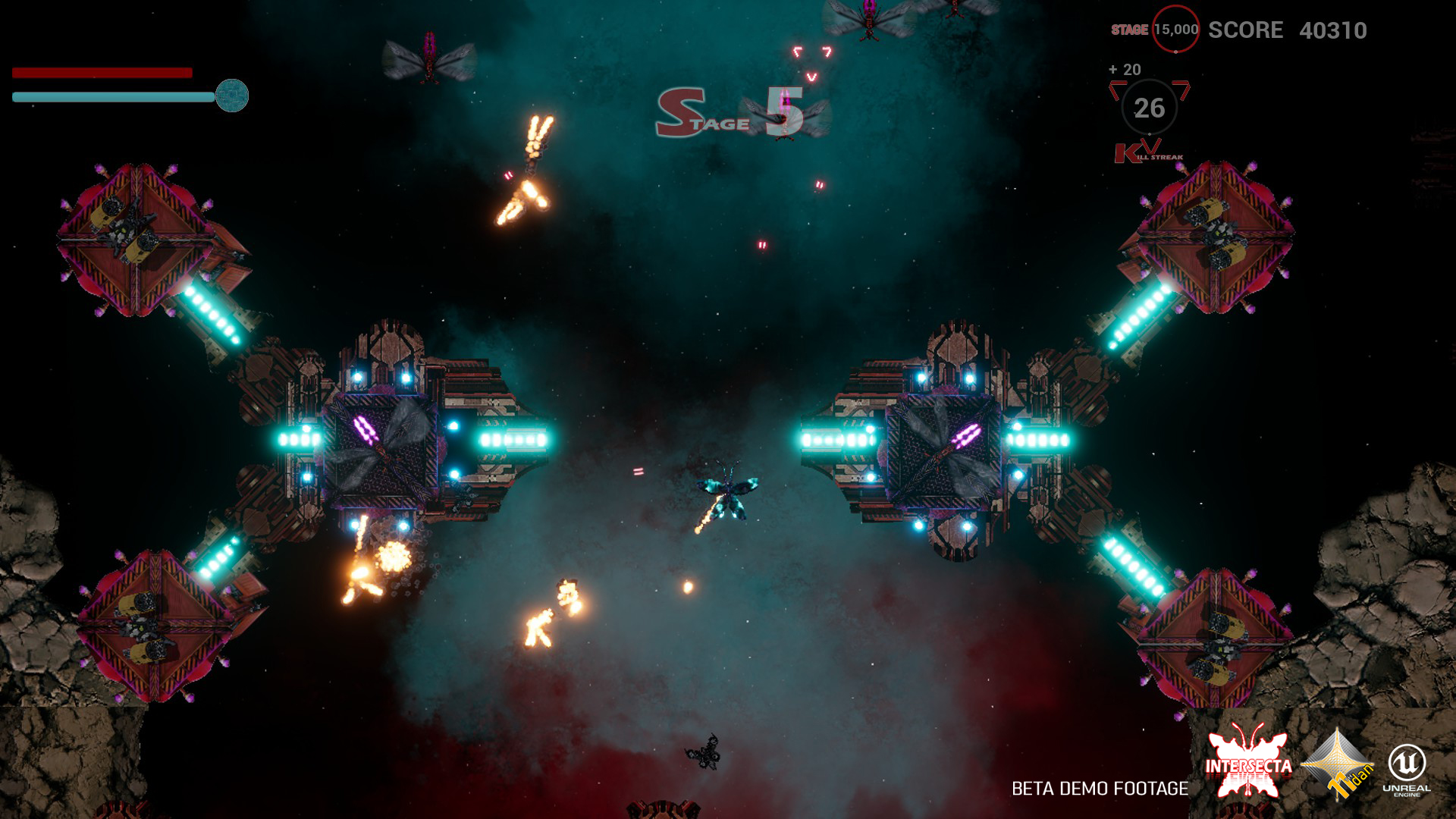Click the Unreal Engine logo
This screenshot has height=819, width=1456.
click(x=1407, y=767)
